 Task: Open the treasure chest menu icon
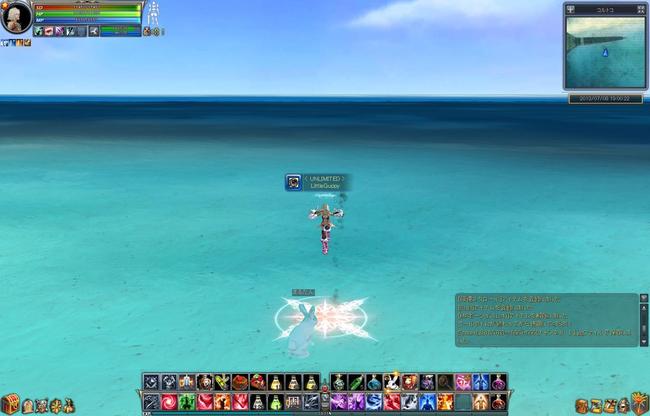point(10,404)
